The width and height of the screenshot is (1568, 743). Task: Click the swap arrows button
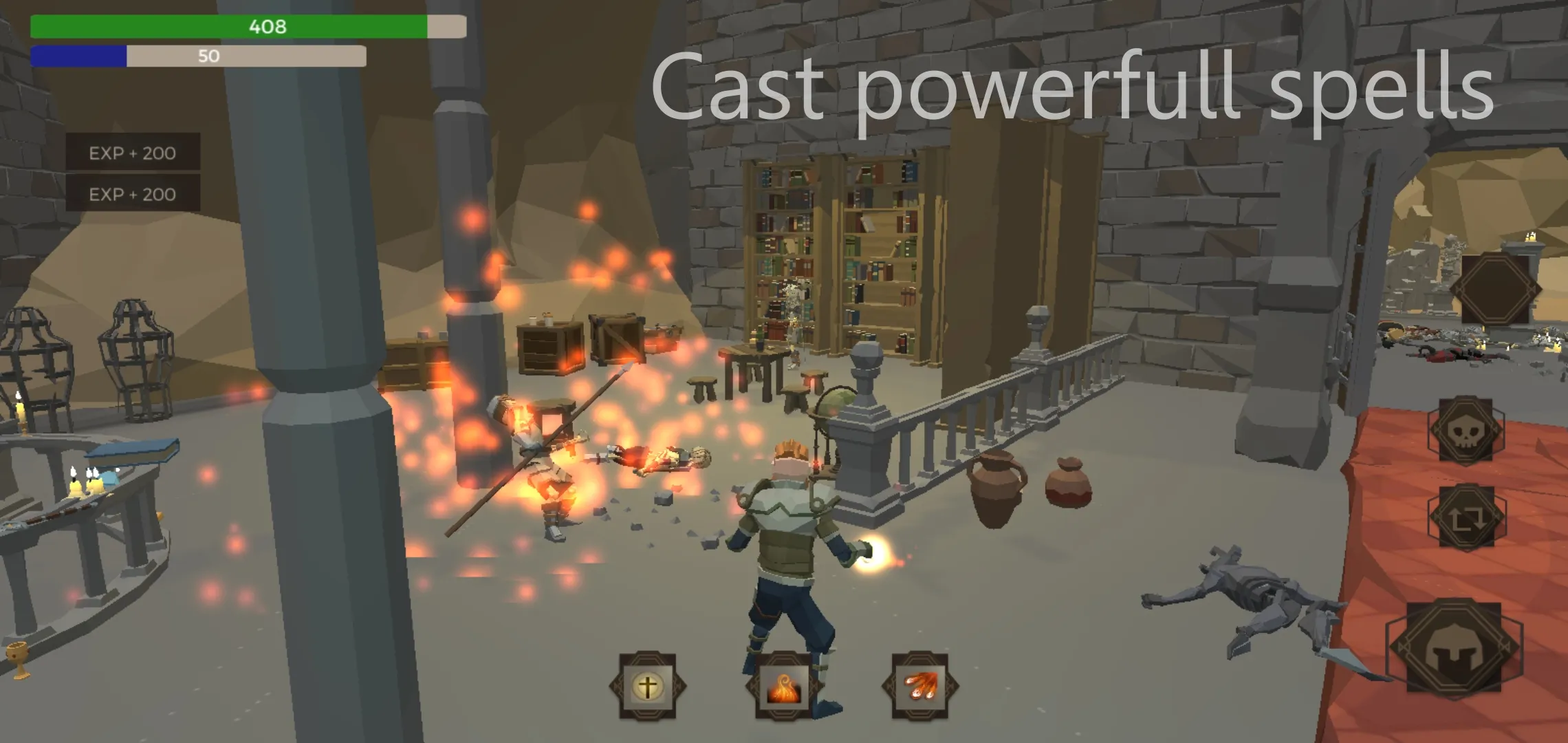1466,517
